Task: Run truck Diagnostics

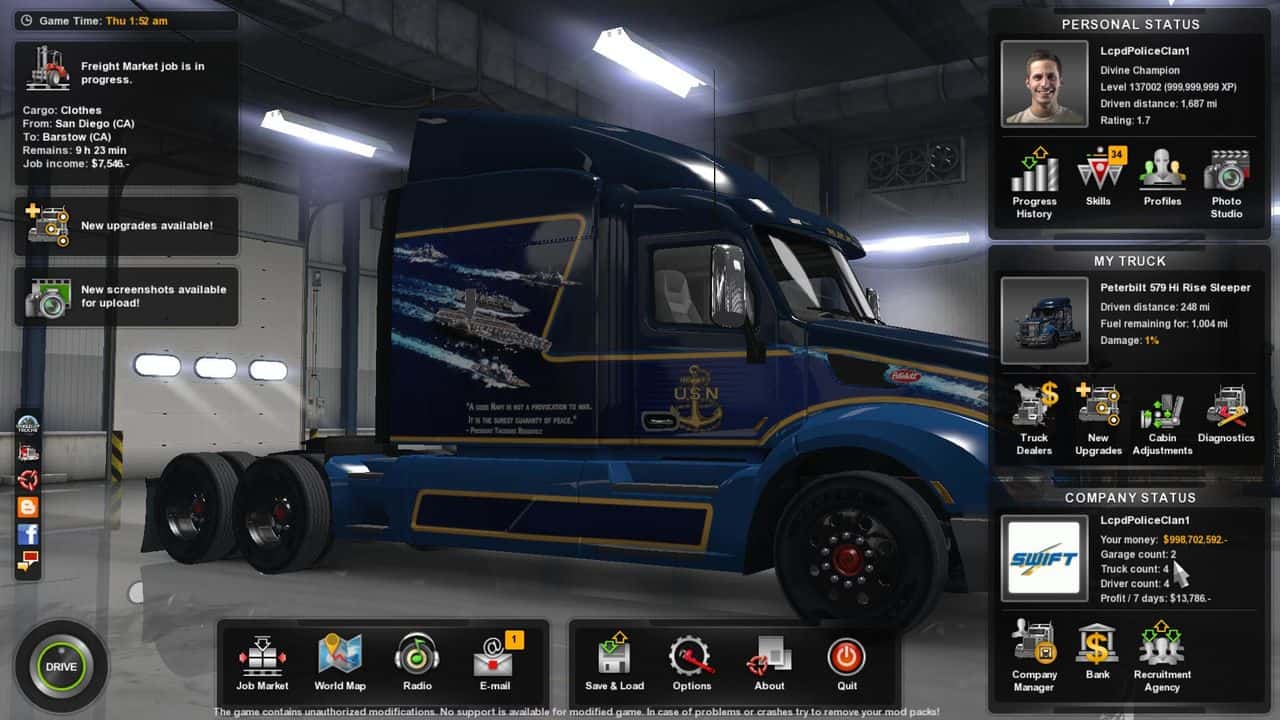Action: 1226,414
